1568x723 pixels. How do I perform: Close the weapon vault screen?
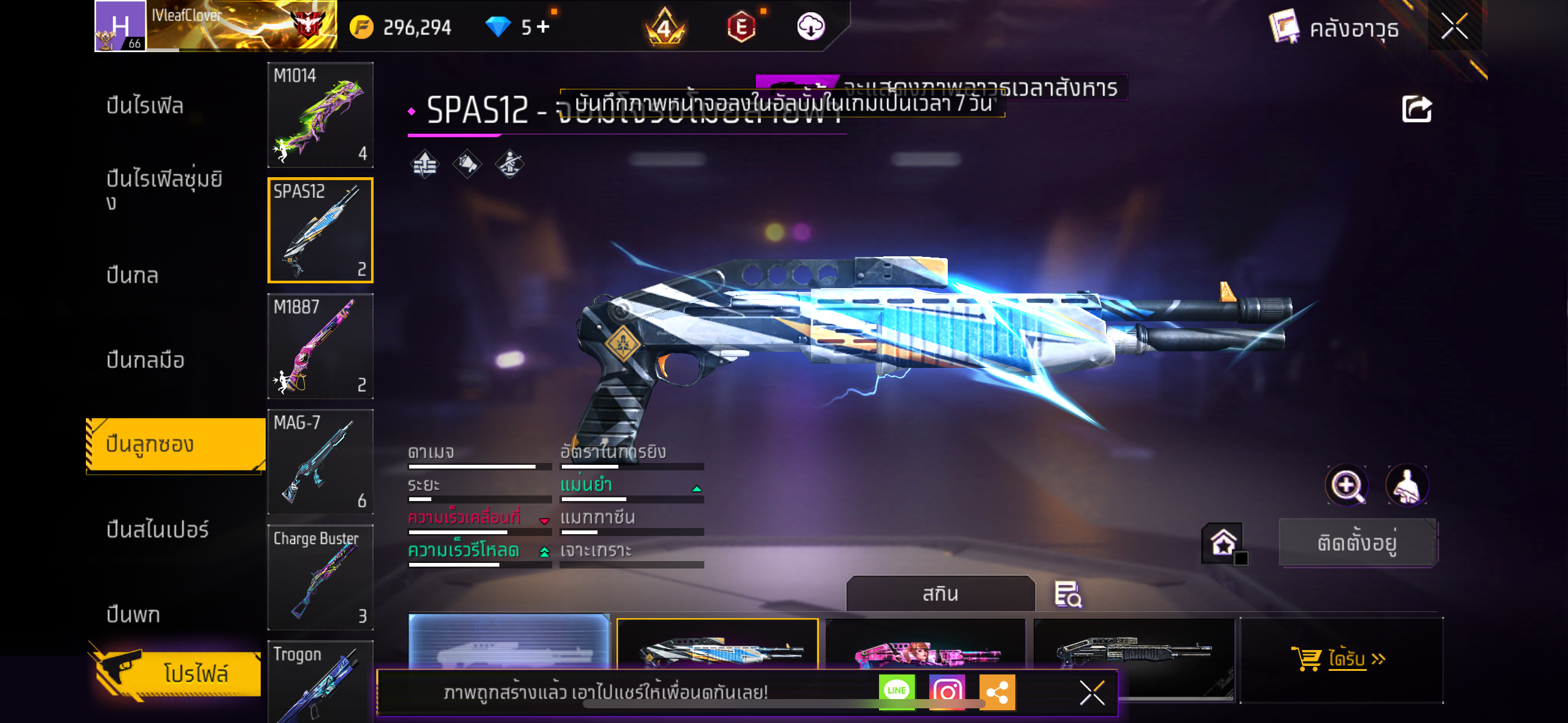(1454, 26)
